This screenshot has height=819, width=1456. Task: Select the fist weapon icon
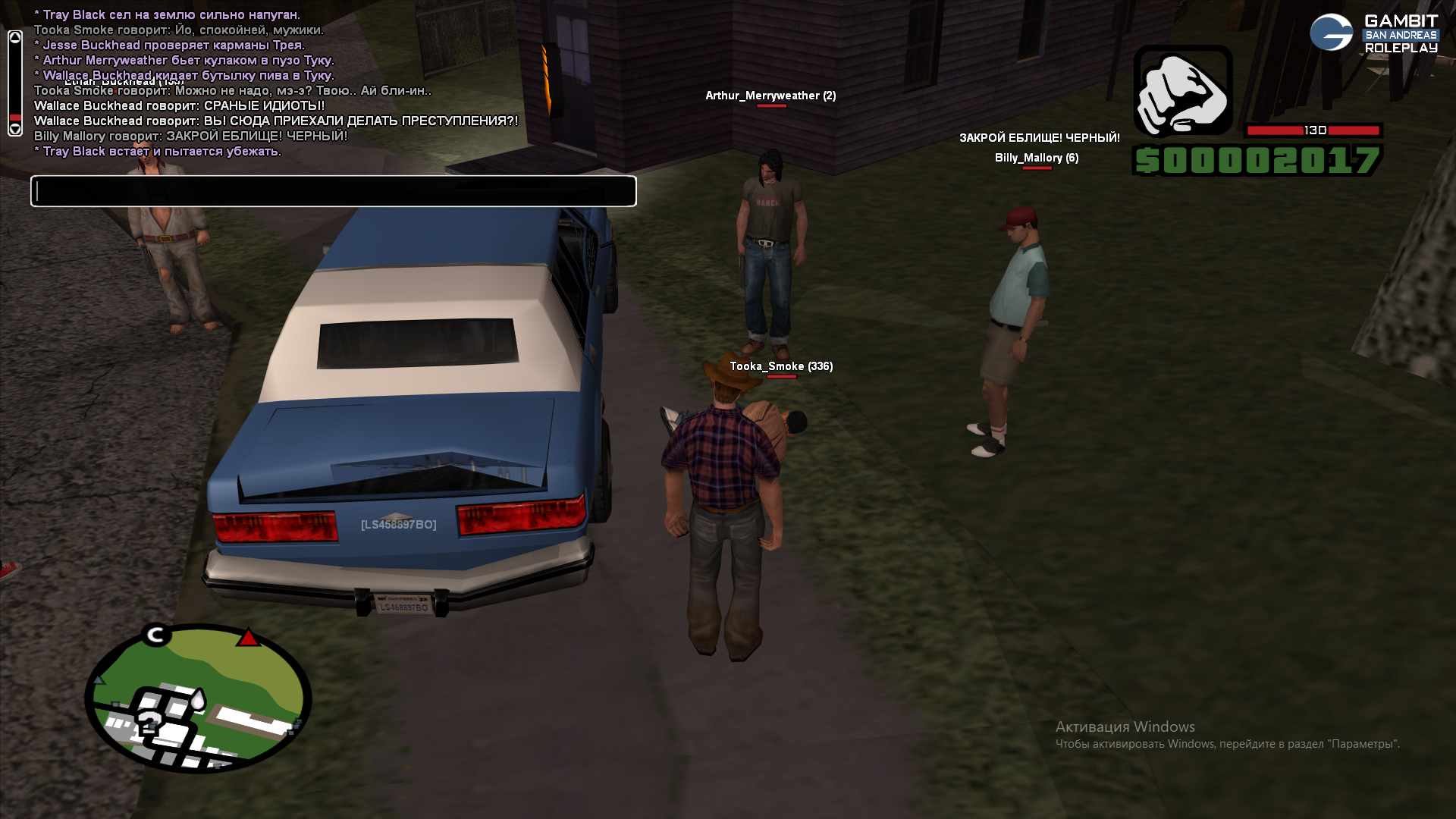(1182, 91)
